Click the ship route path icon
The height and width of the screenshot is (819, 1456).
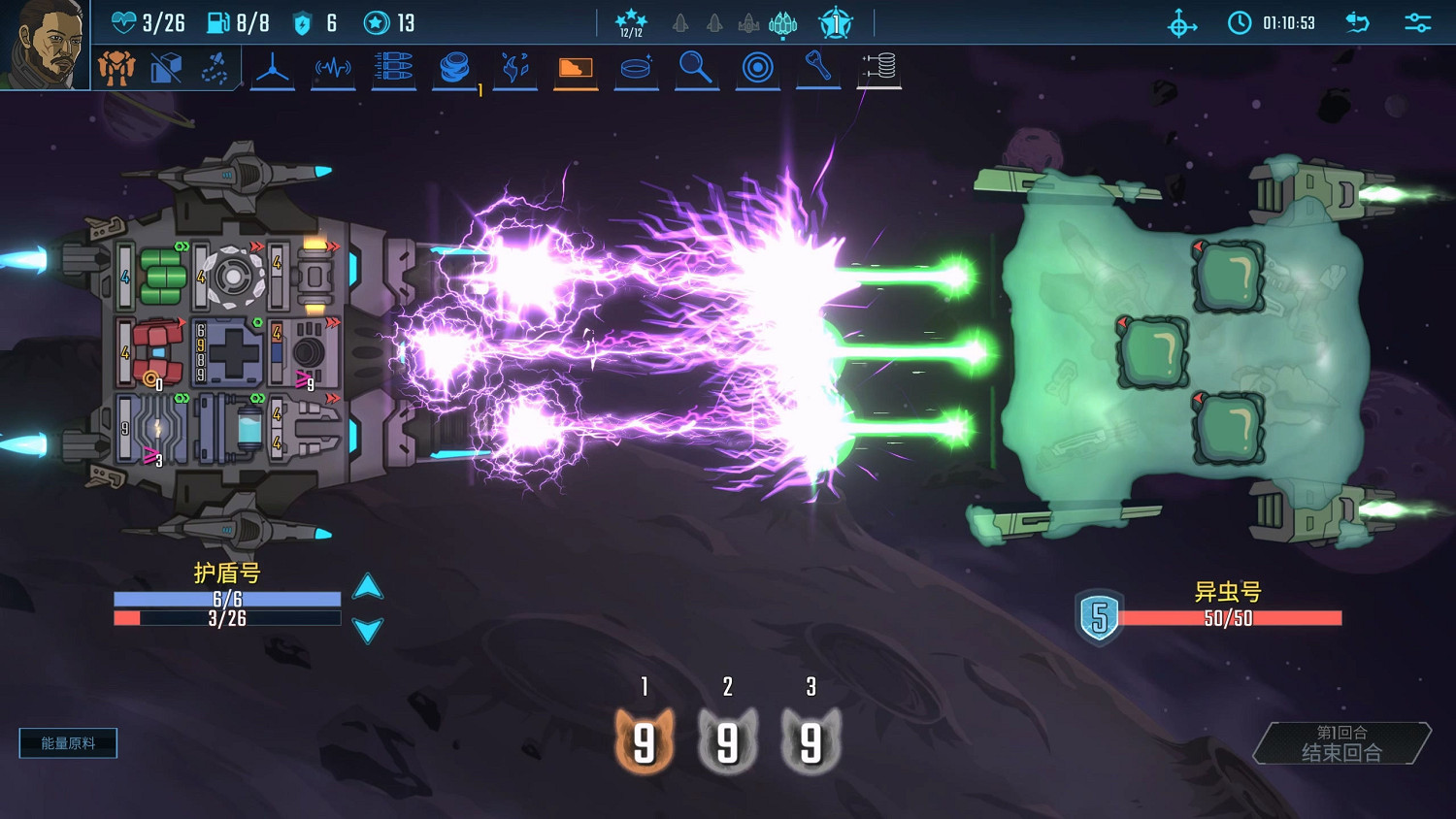coord(215,68)
